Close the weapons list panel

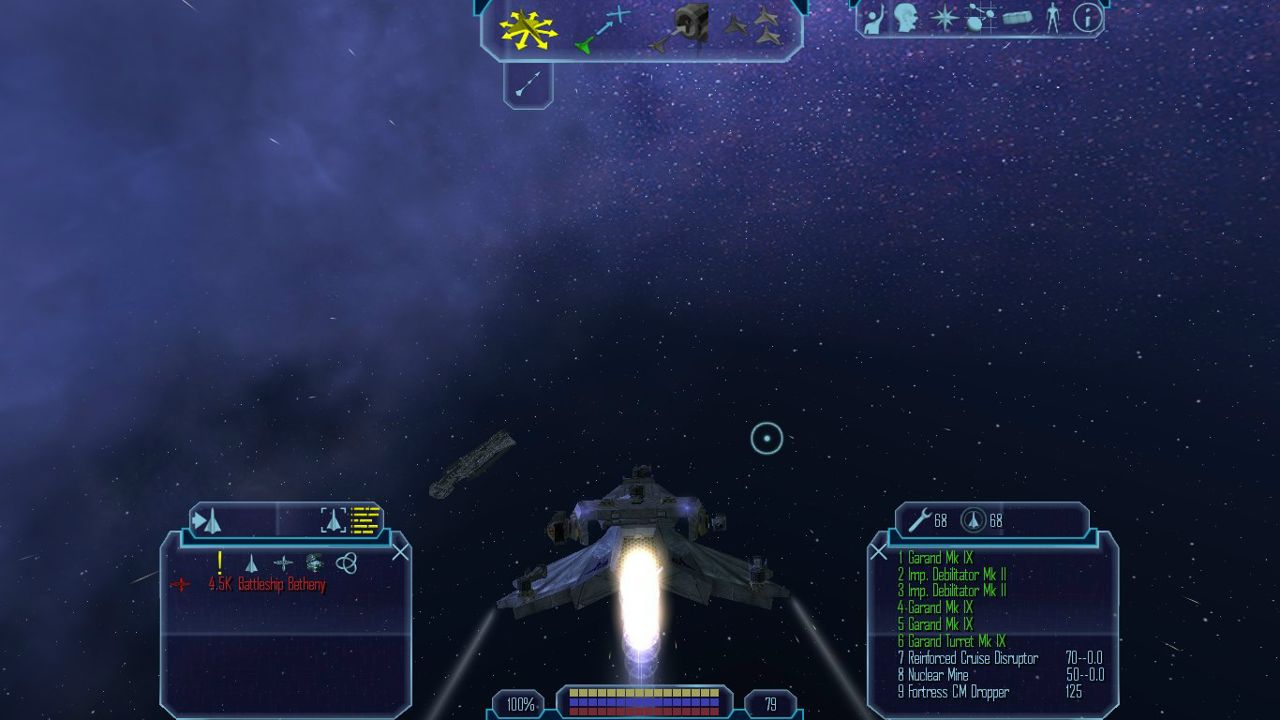878,552
